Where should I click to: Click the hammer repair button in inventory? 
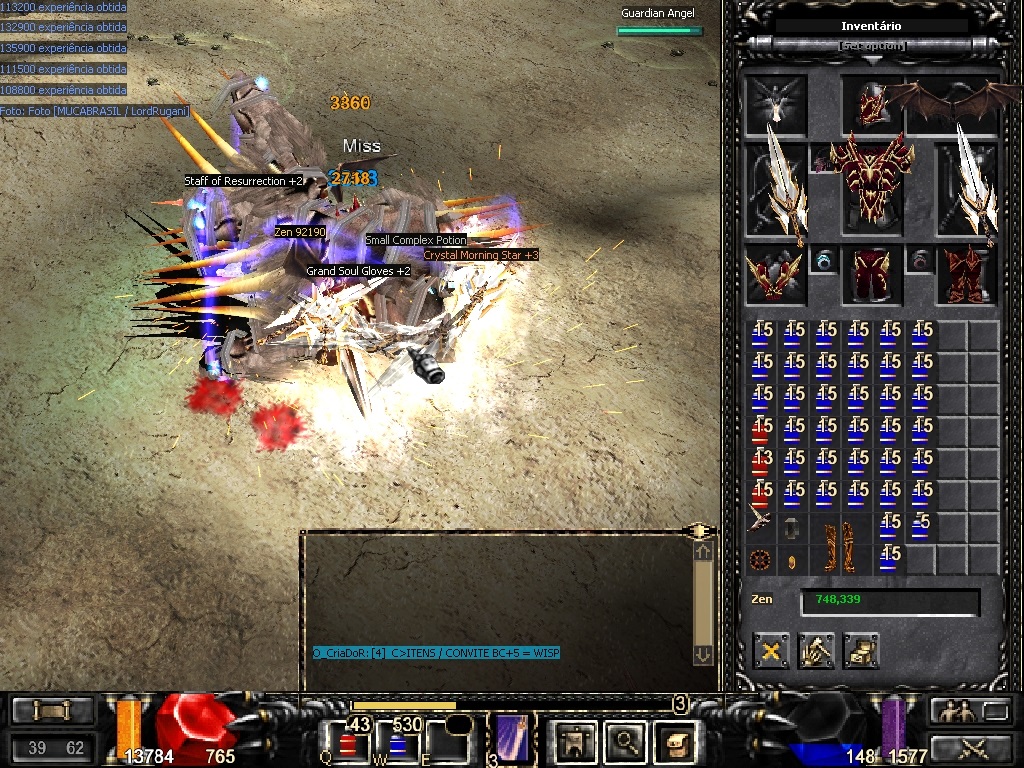(x=817, y=651)
